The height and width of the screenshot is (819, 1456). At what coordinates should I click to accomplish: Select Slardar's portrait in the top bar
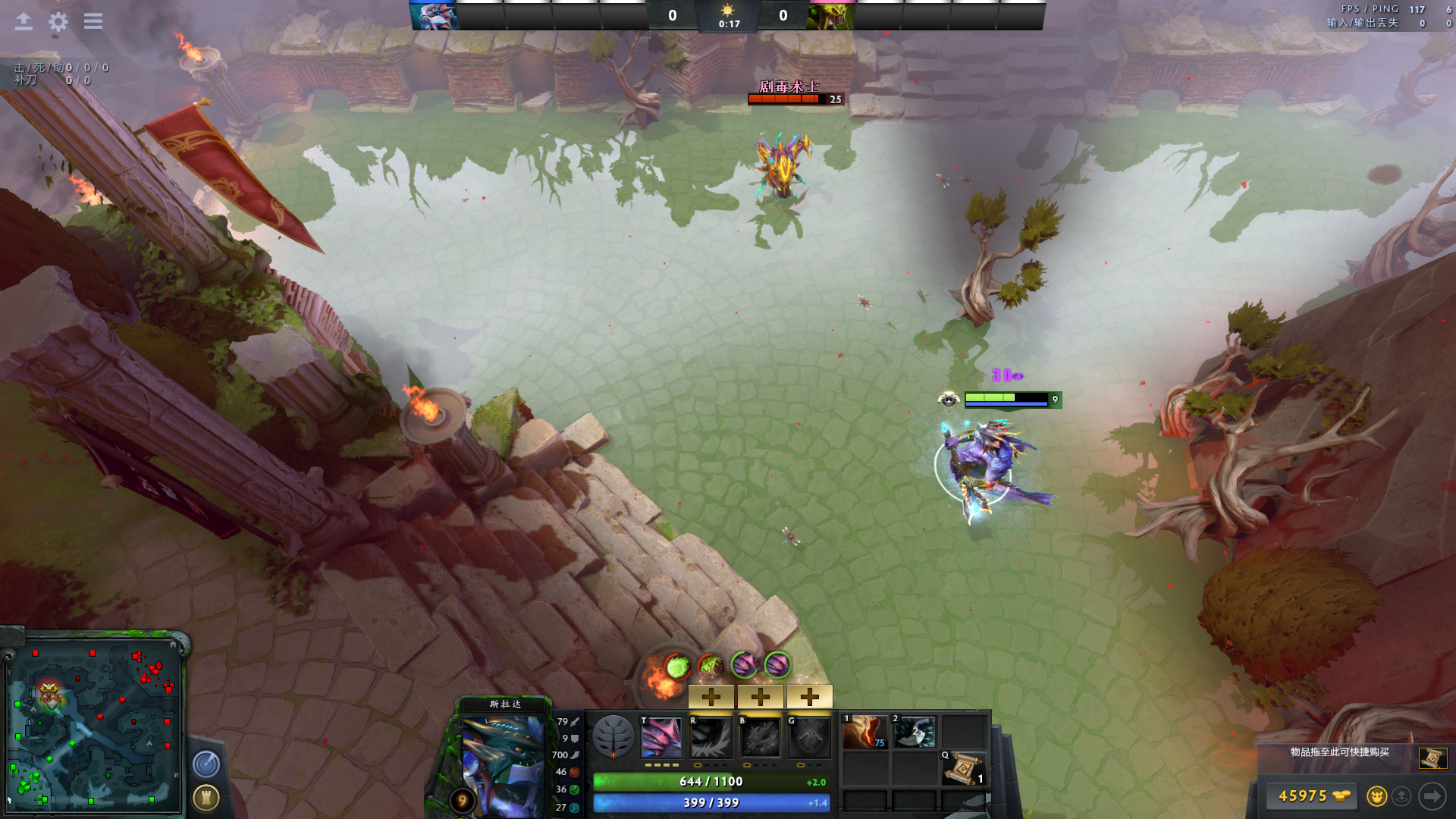[x=433, y=16]
